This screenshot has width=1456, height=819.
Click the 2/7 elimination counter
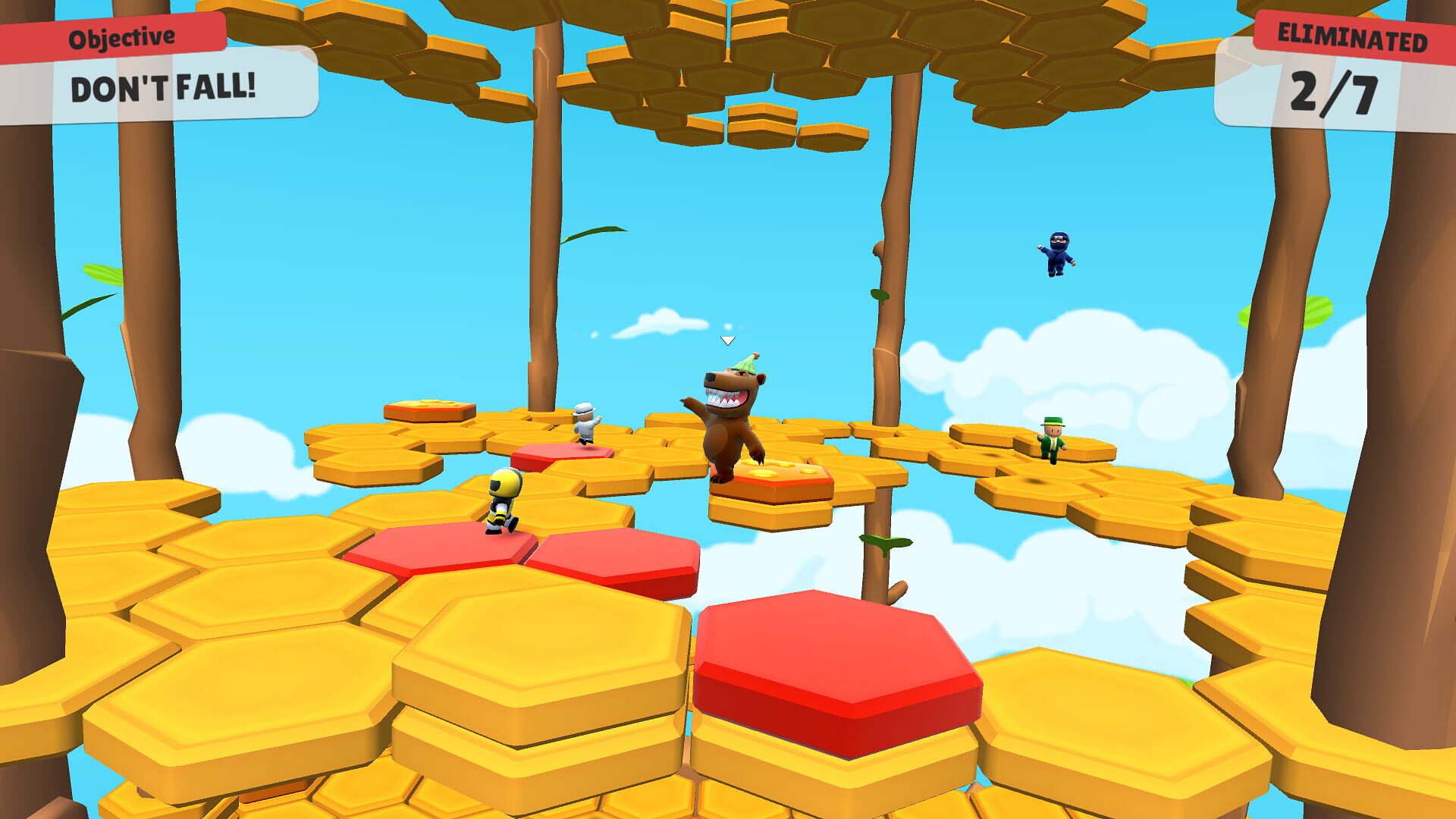coord(1331,93)
